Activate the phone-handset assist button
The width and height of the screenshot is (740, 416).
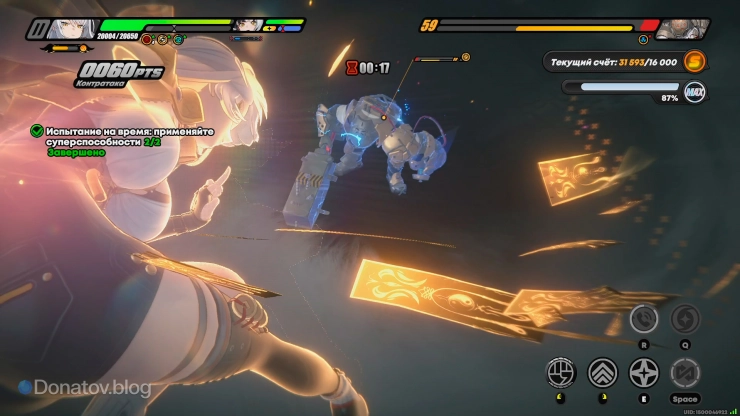(644, 319)
